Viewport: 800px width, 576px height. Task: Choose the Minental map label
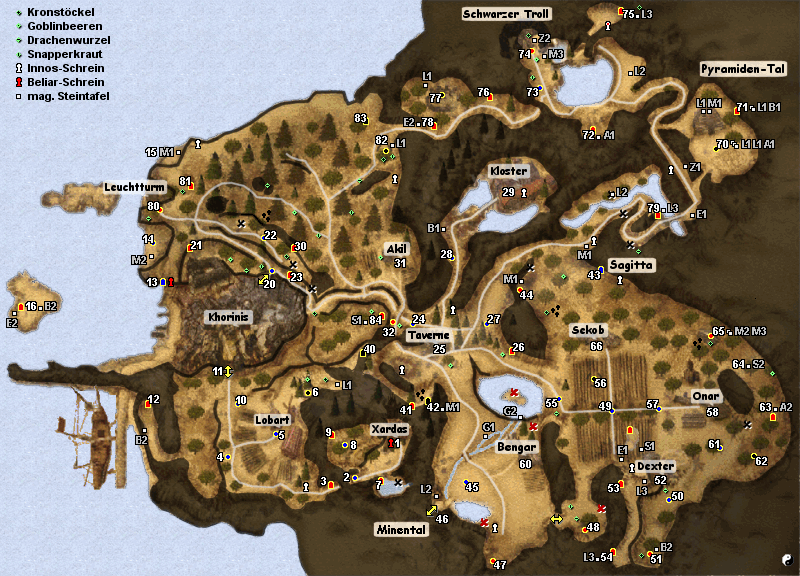click(x=402, y=530)
